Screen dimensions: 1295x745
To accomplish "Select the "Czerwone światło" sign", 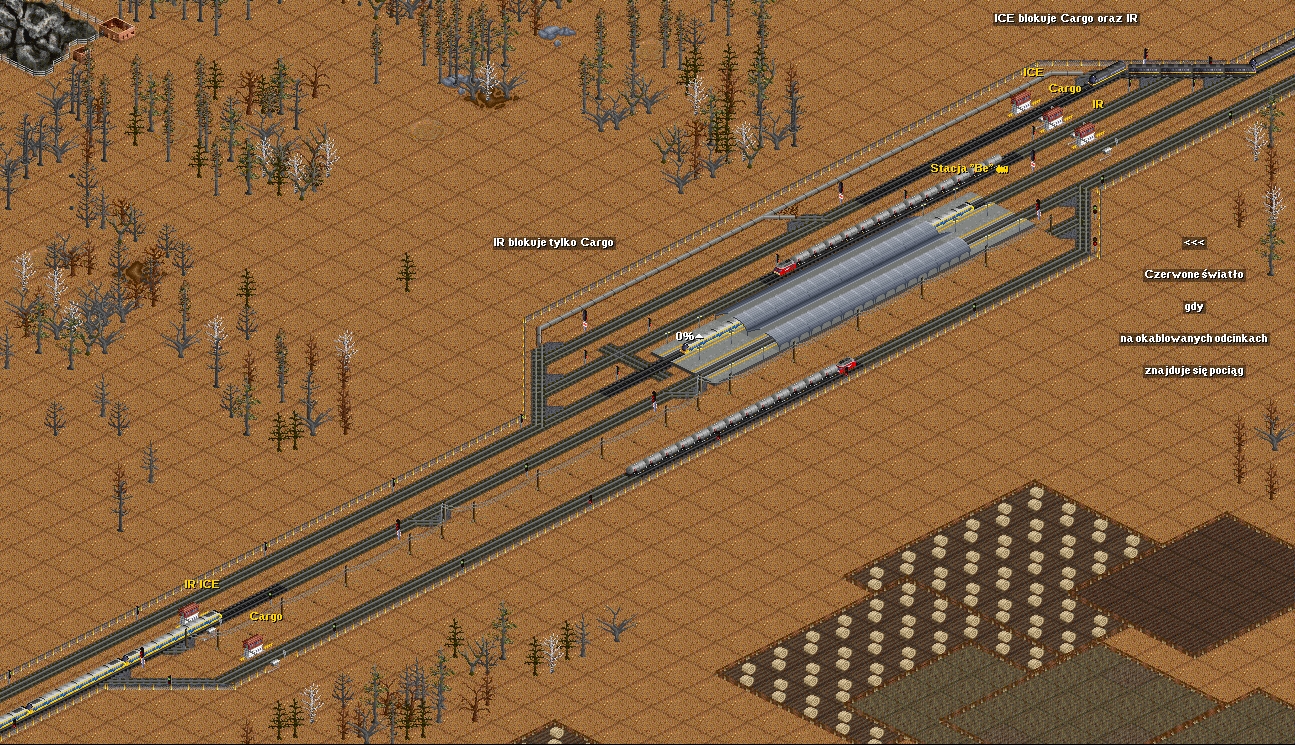I will tap(1194, 274).
